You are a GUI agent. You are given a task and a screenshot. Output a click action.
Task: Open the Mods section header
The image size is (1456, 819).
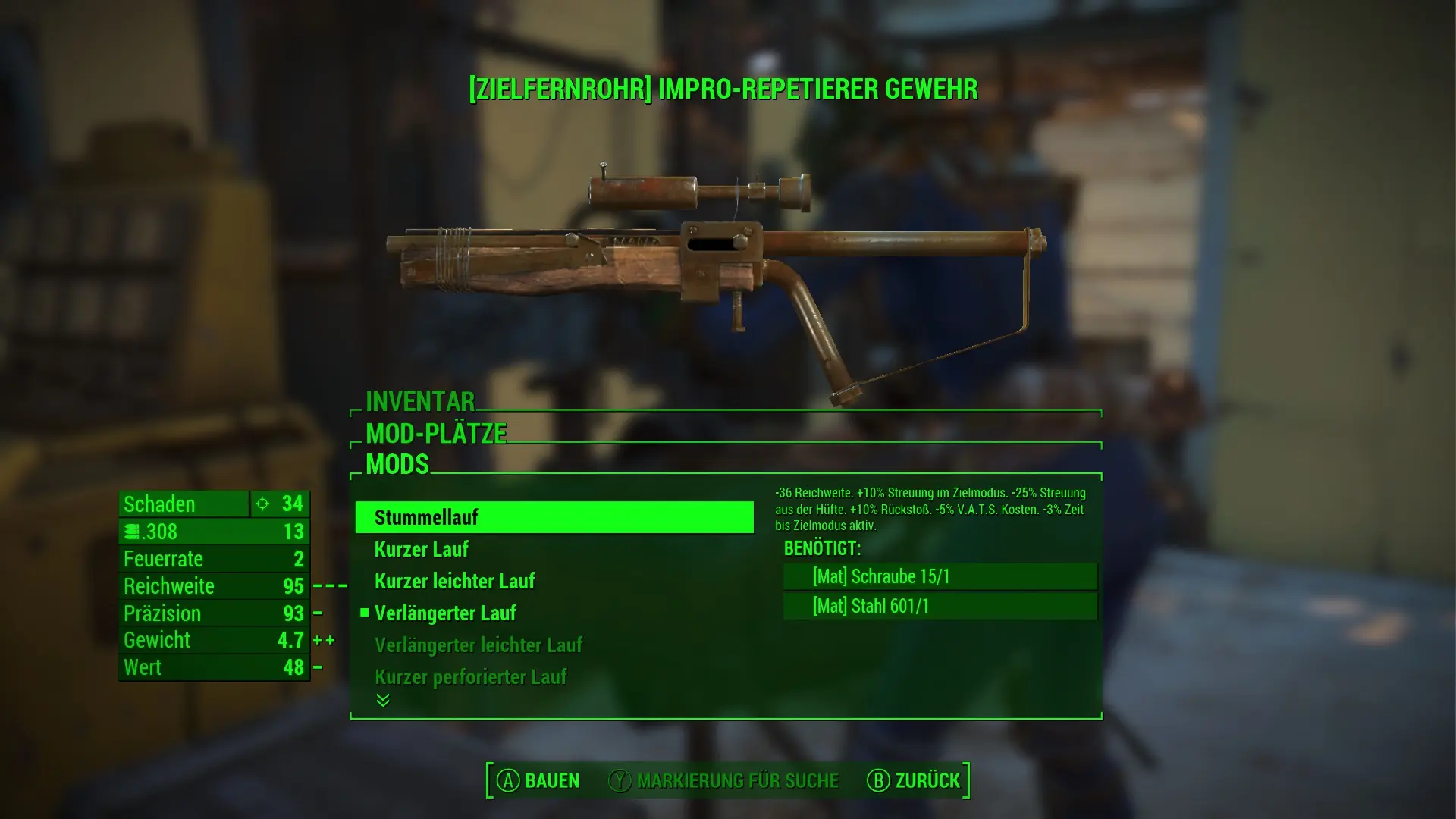pos(397,464)
